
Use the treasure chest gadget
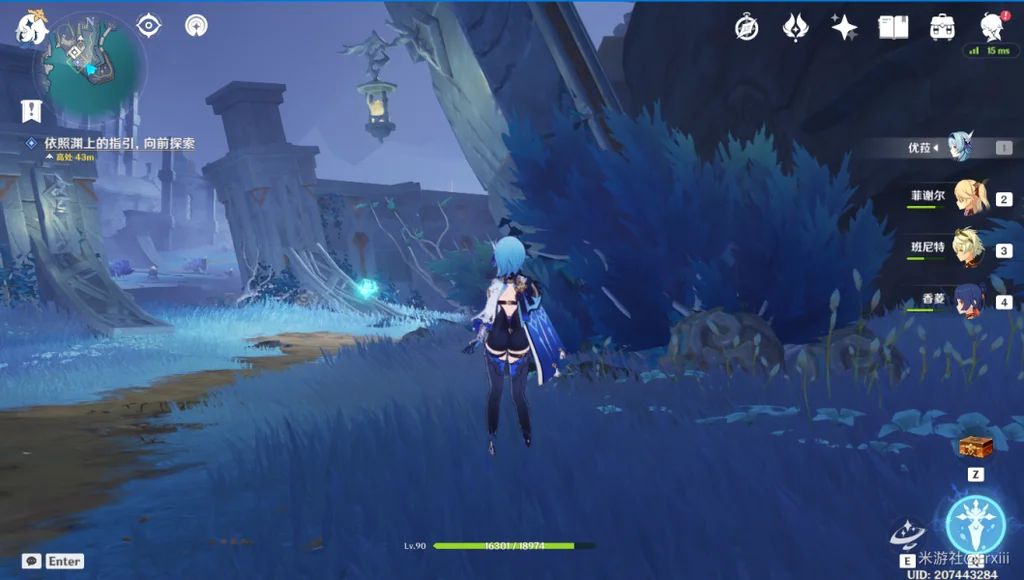973,448
